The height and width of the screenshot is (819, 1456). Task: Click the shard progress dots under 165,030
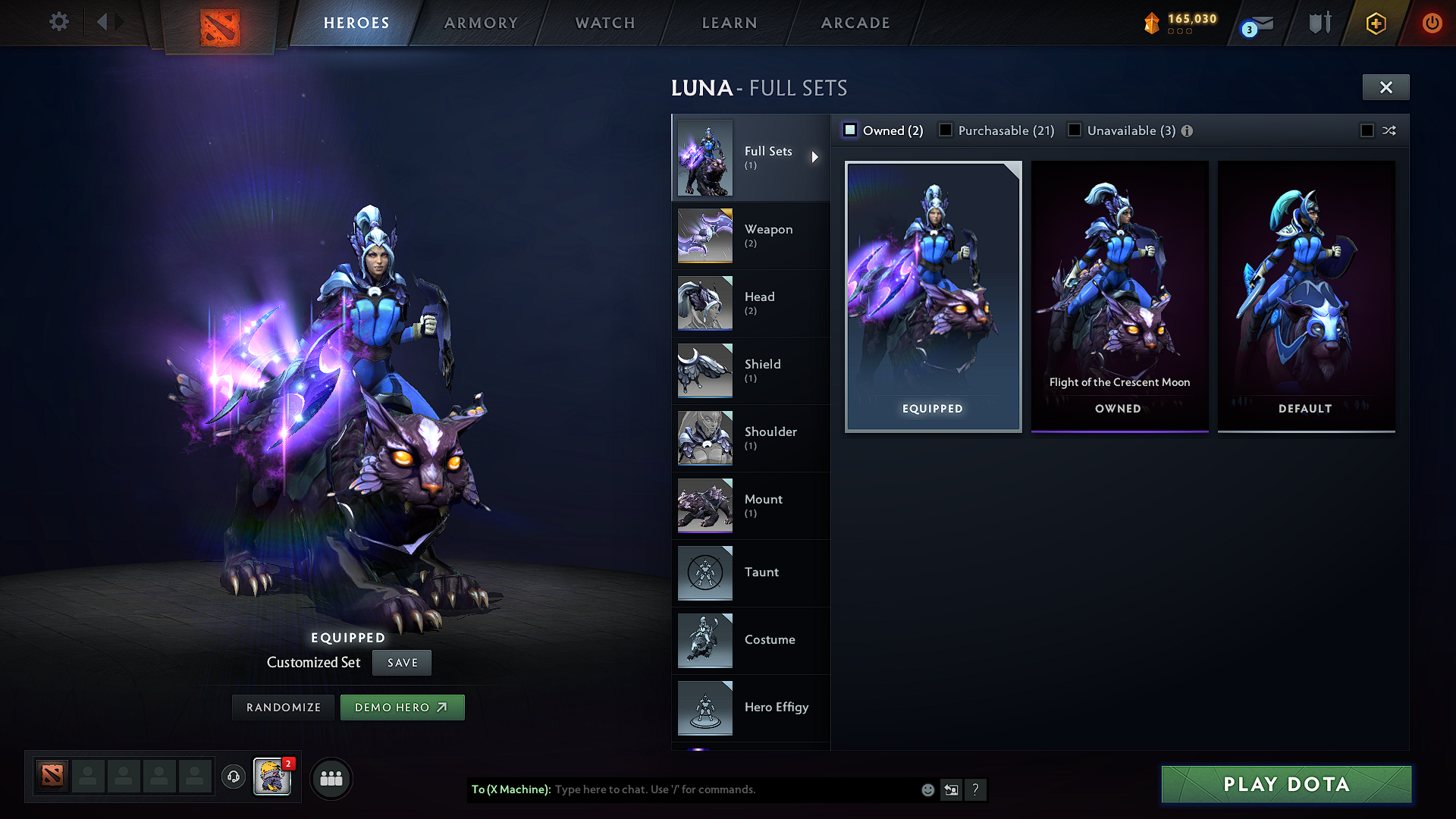[1180, 33]
